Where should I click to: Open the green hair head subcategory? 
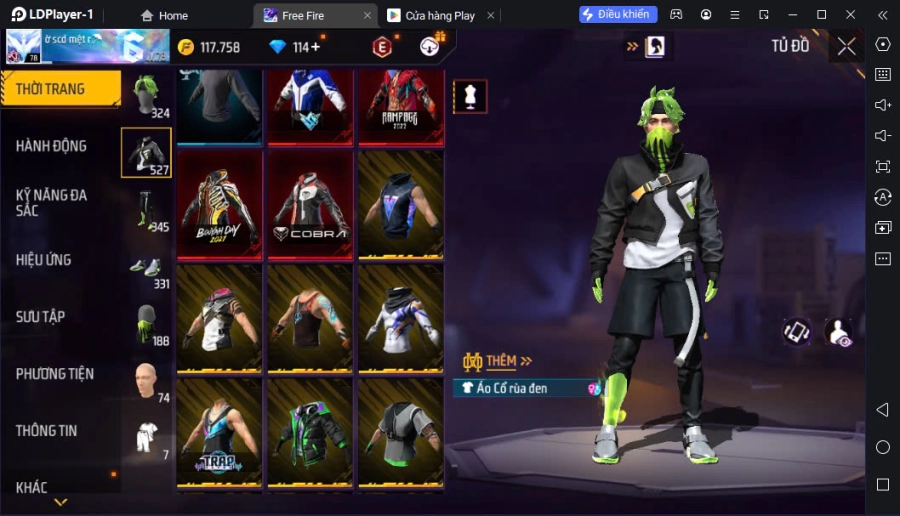147,95
